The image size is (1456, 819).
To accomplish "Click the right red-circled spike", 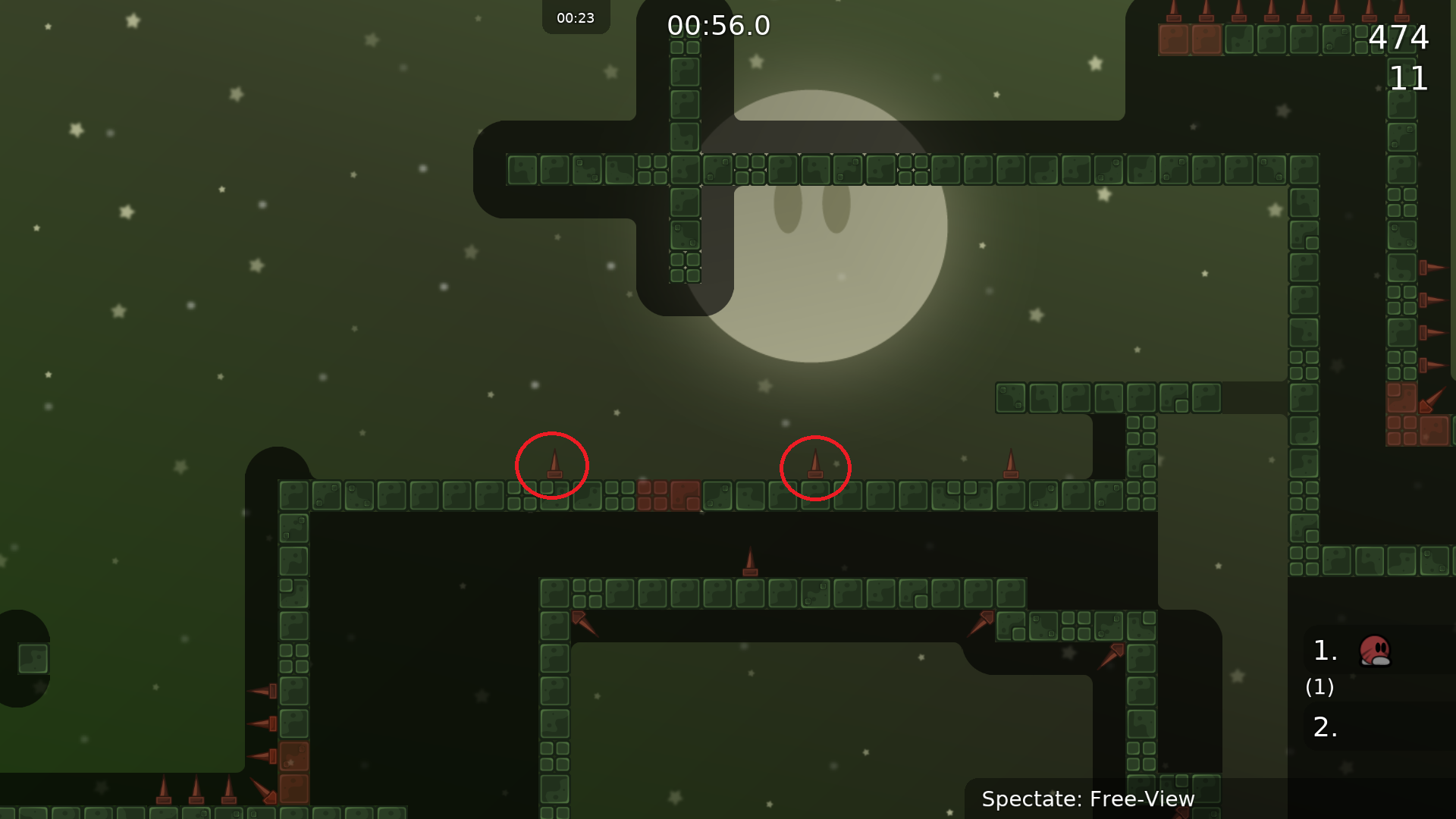I will click(815, 465).
